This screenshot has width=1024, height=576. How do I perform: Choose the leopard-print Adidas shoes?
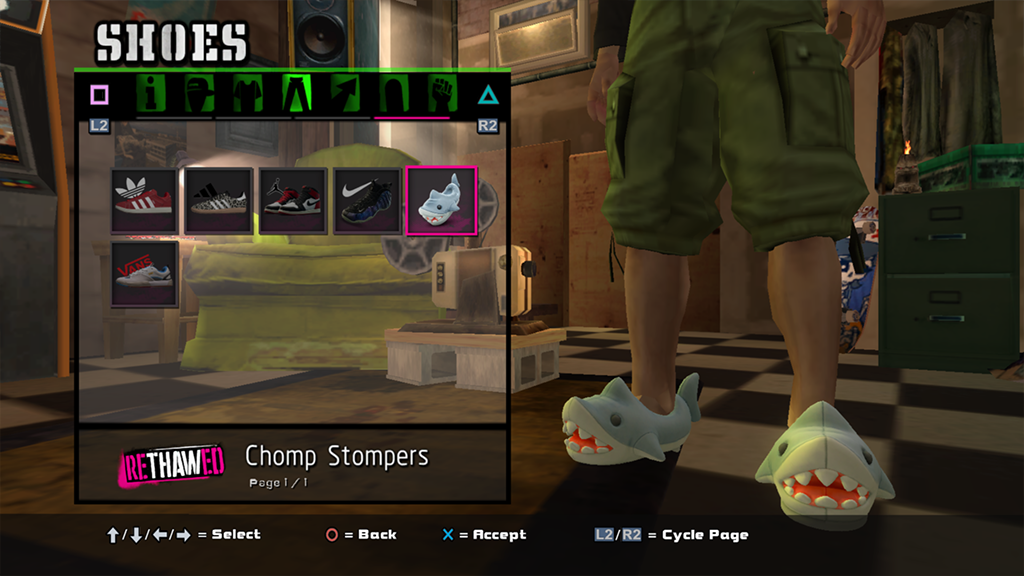pyautogui.click(x=218, y=201)
